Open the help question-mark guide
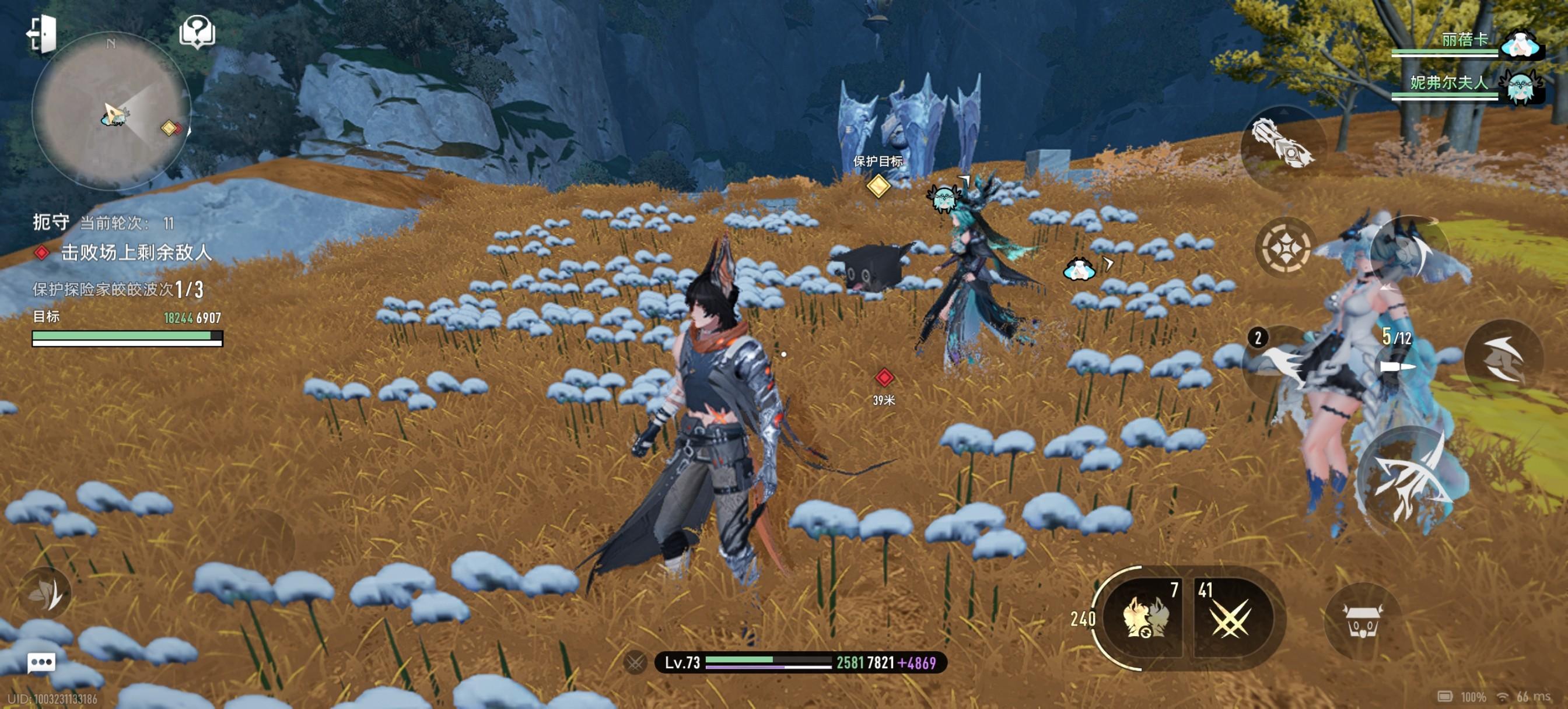Image resolution: width=1568 pixels, height=709 pixels. pyautogui.click(x=197, y=31)
